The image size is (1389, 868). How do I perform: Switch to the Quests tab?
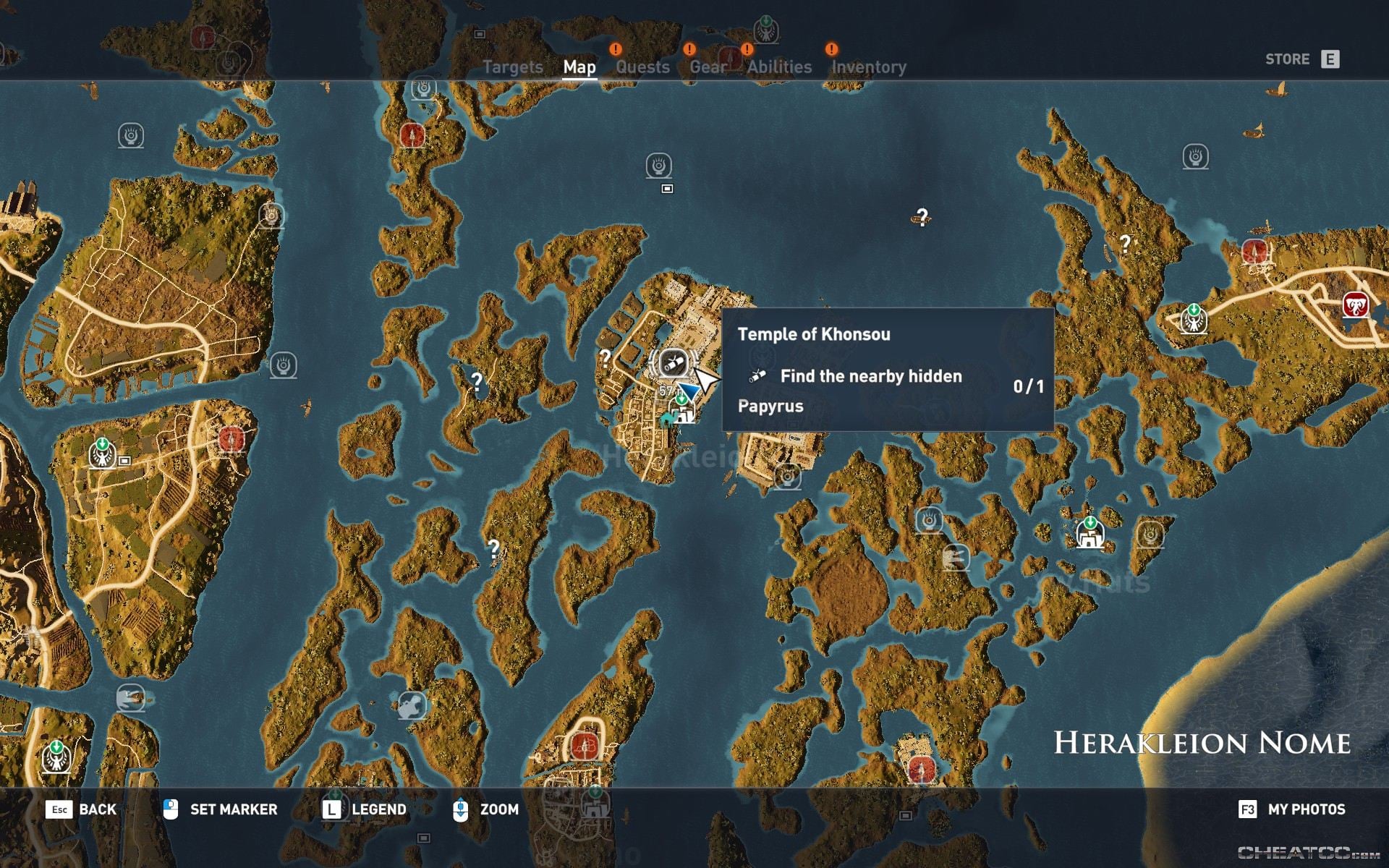pyautogui.click(x=642, y=67)
